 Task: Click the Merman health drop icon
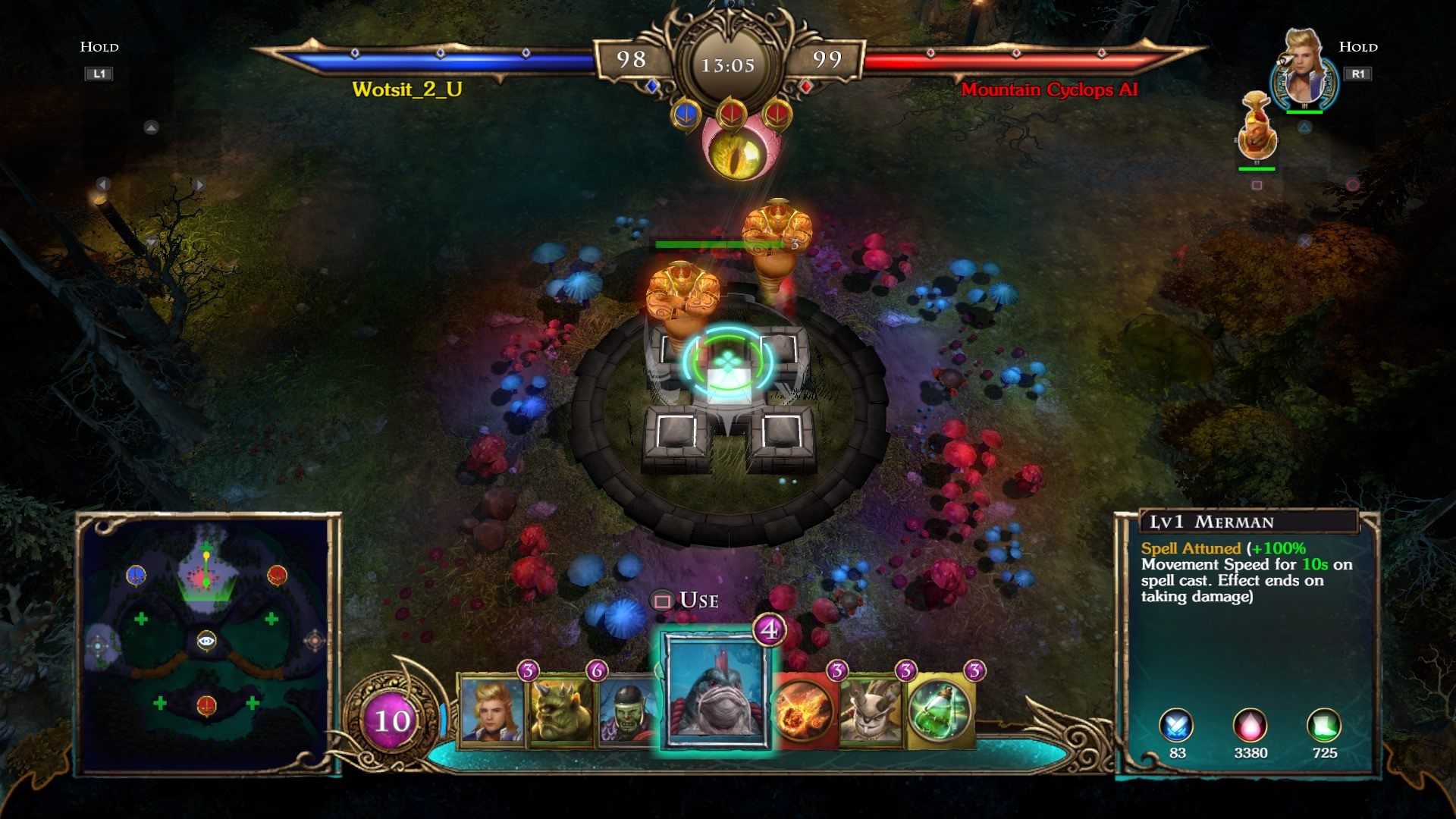tap(1250, 726)
